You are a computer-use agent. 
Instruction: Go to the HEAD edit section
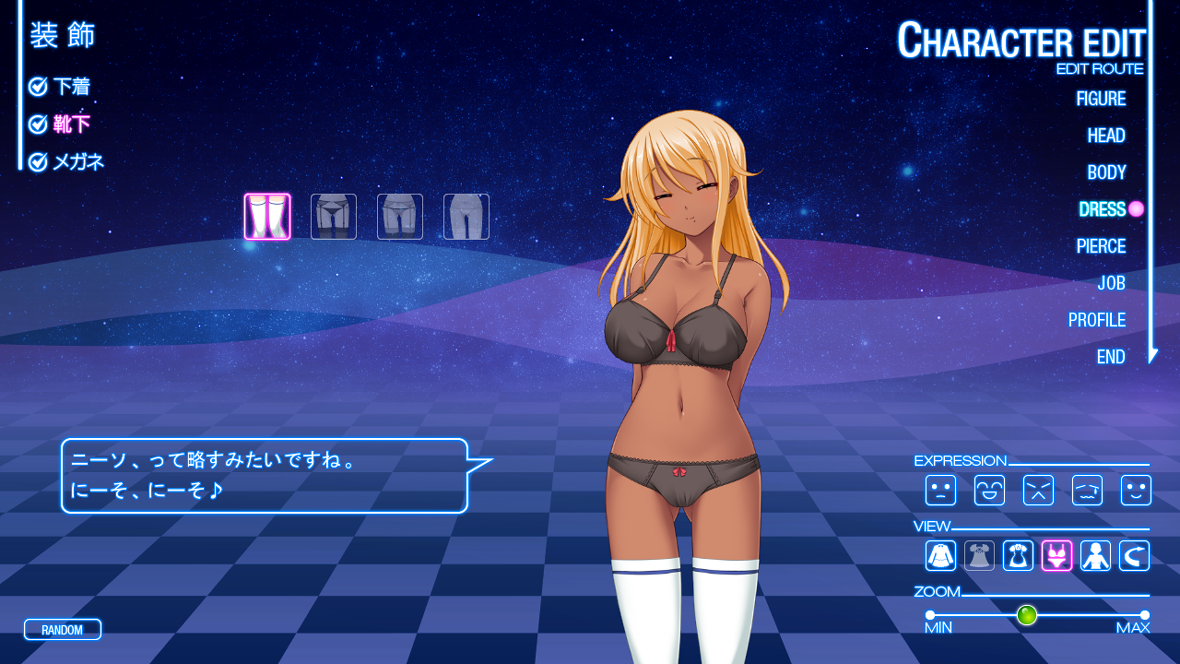tap(1106, 136)
